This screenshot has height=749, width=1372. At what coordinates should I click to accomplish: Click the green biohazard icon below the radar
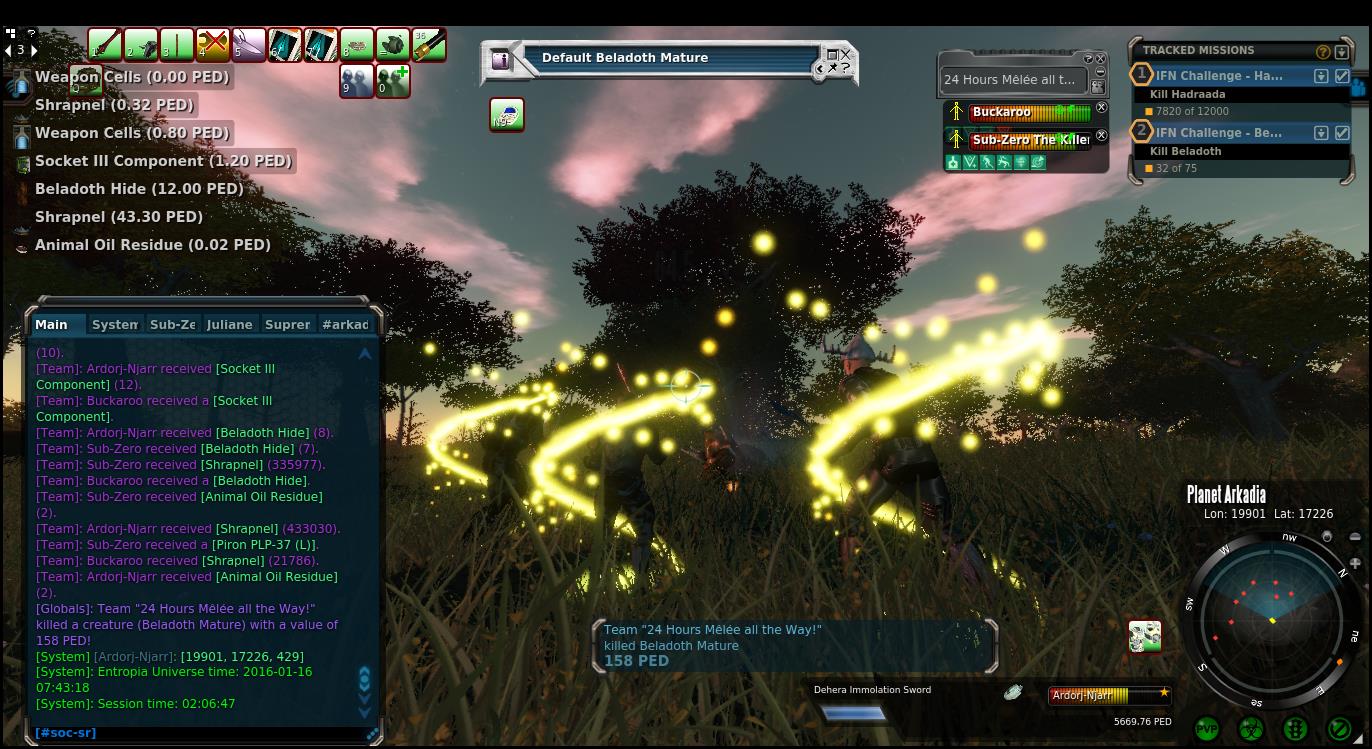pyautogui.click(x=1251, y=729)
